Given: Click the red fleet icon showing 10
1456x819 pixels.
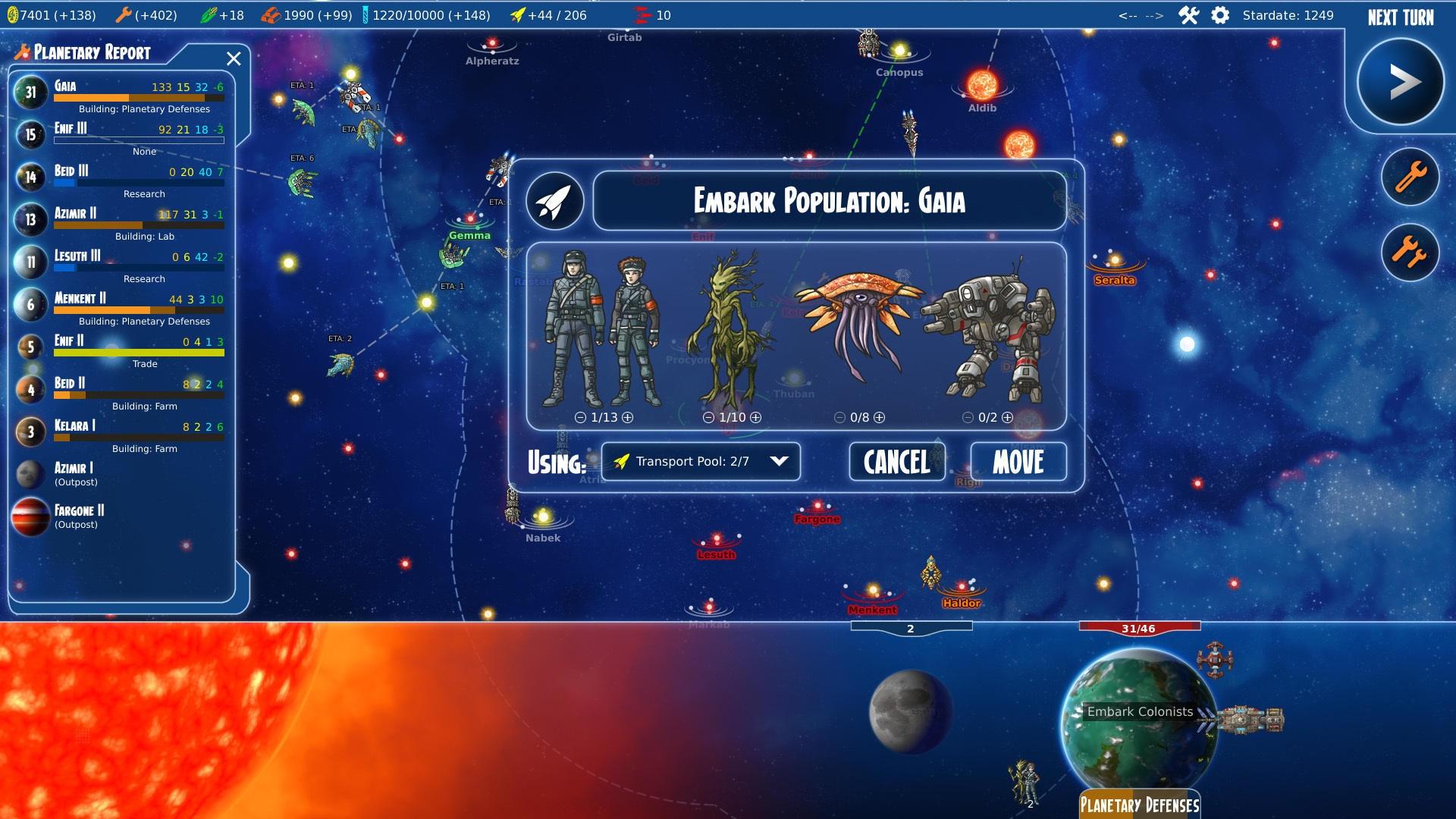Looking at the screenshot, I should click(x=642, y=13).
